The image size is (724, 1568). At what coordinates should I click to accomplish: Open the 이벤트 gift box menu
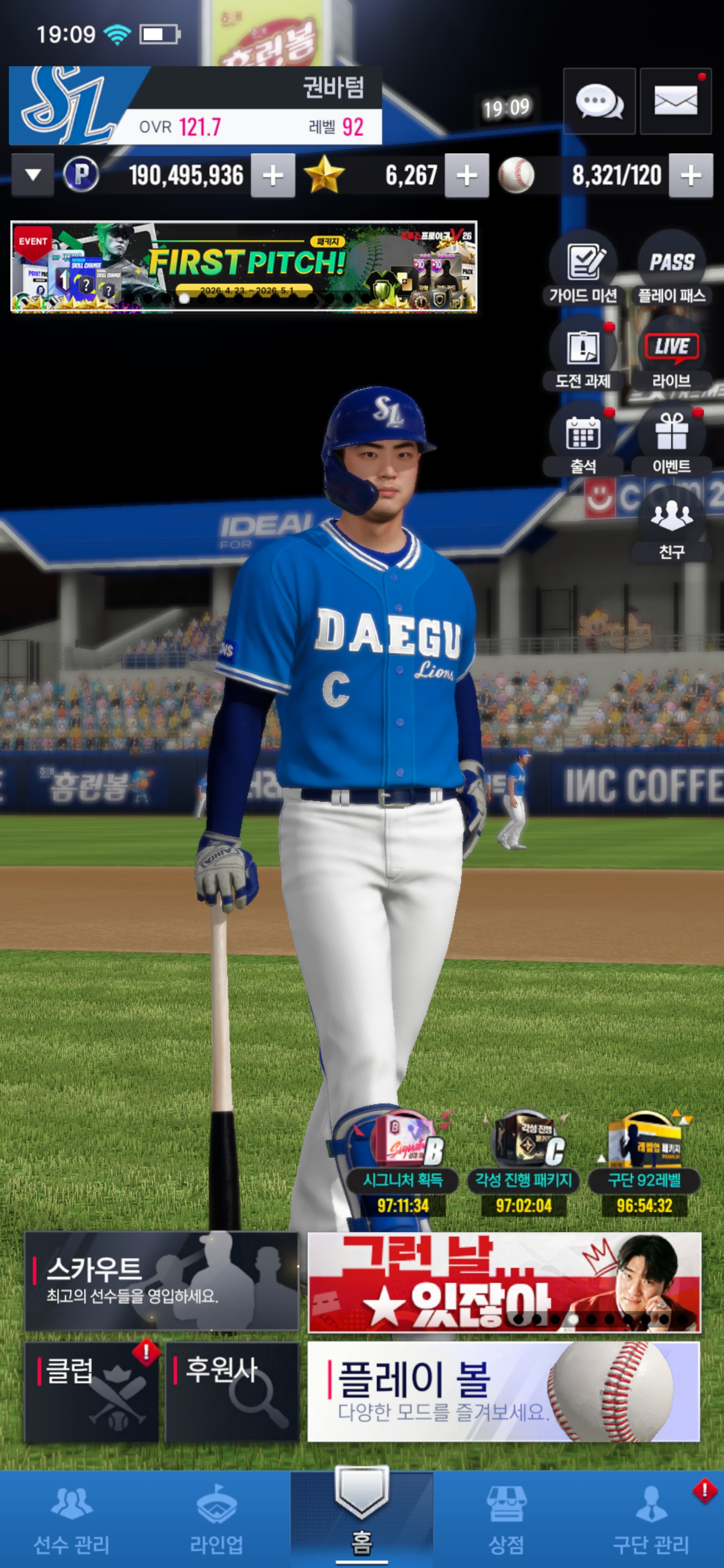tap(672, 439)
